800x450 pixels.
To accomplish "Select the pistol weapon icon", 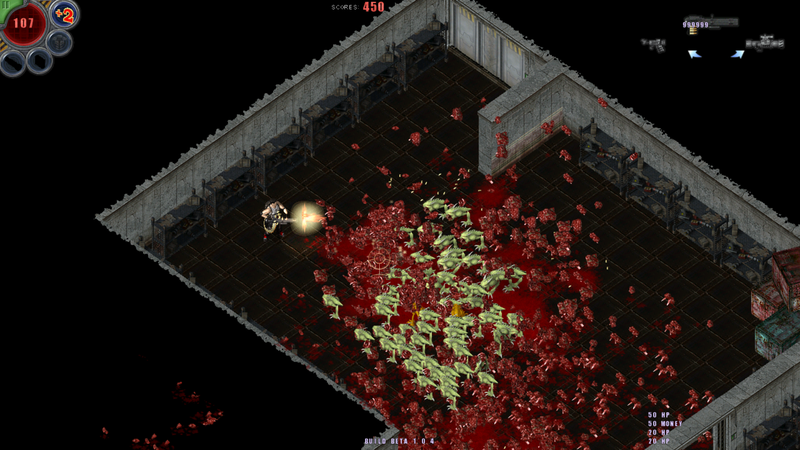I will tap(654, 44).
